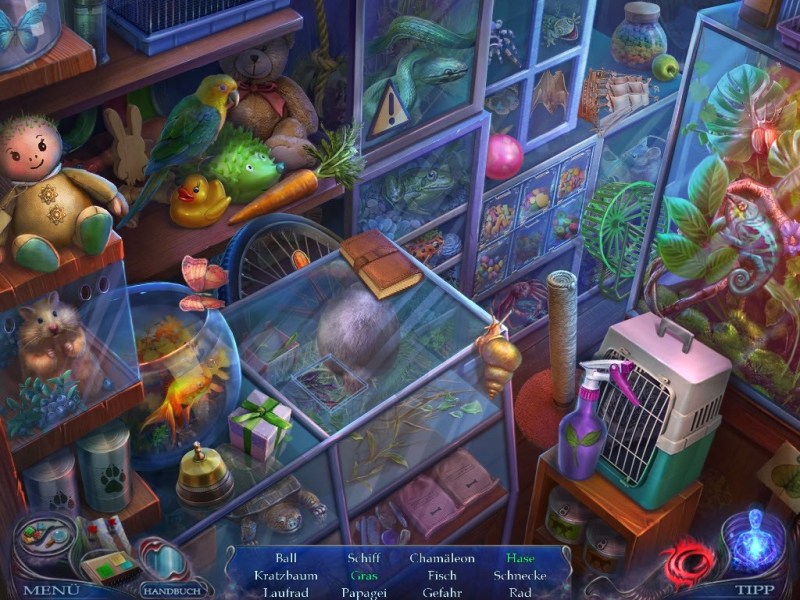Pick 'Gefahr' in the search list

point(441,592)
